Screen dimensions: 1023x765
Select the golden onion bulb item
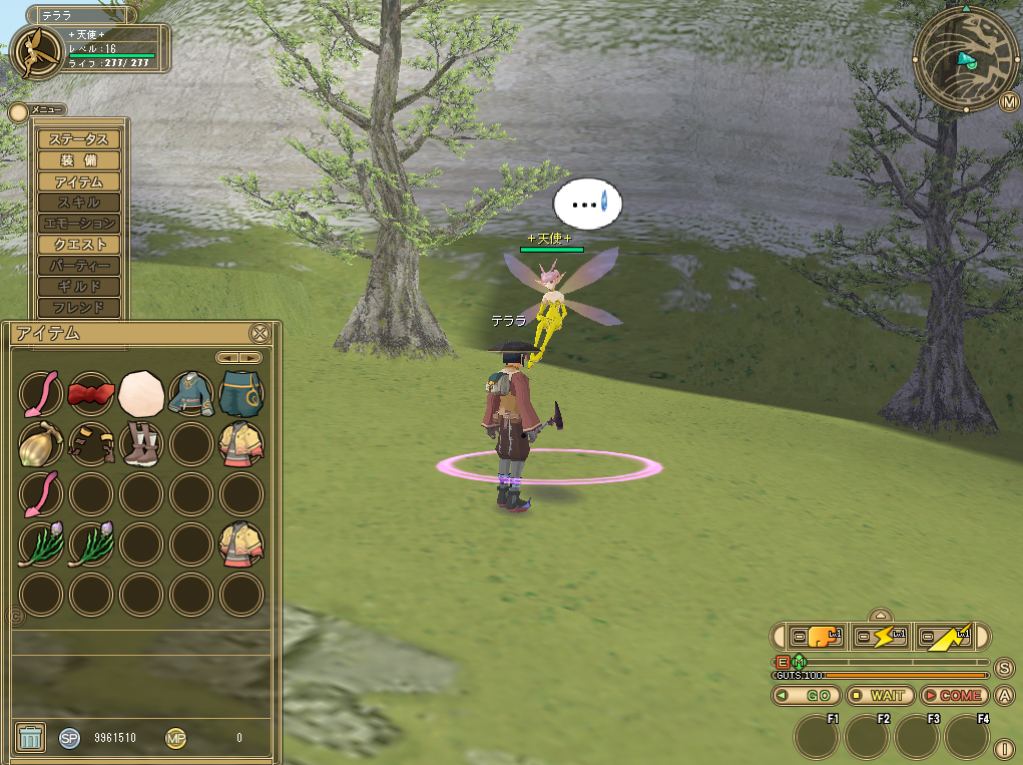click(41, 444)
